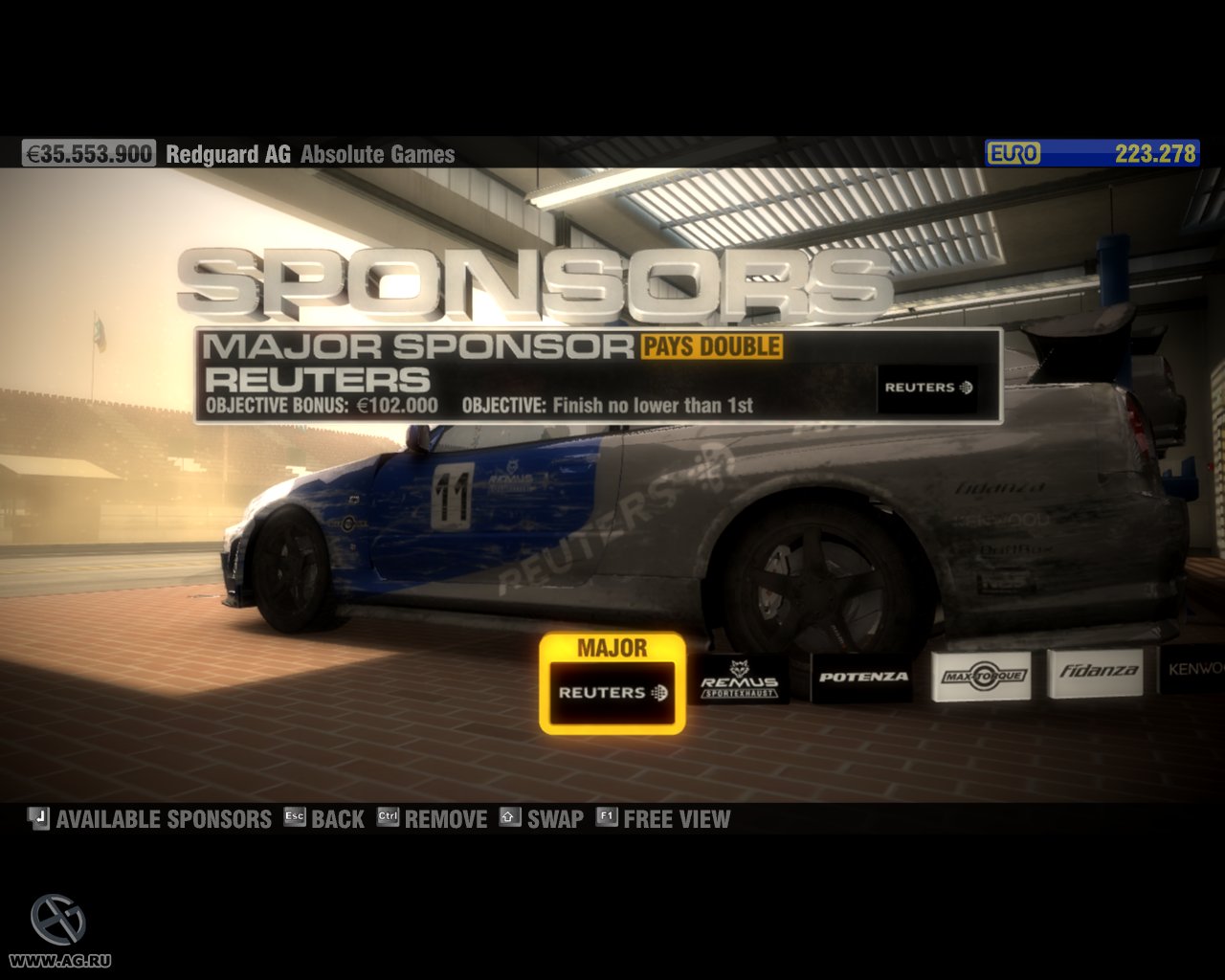Click the PAYS DOUBLE badge
1225x980 pixels.
pos(712,345)
